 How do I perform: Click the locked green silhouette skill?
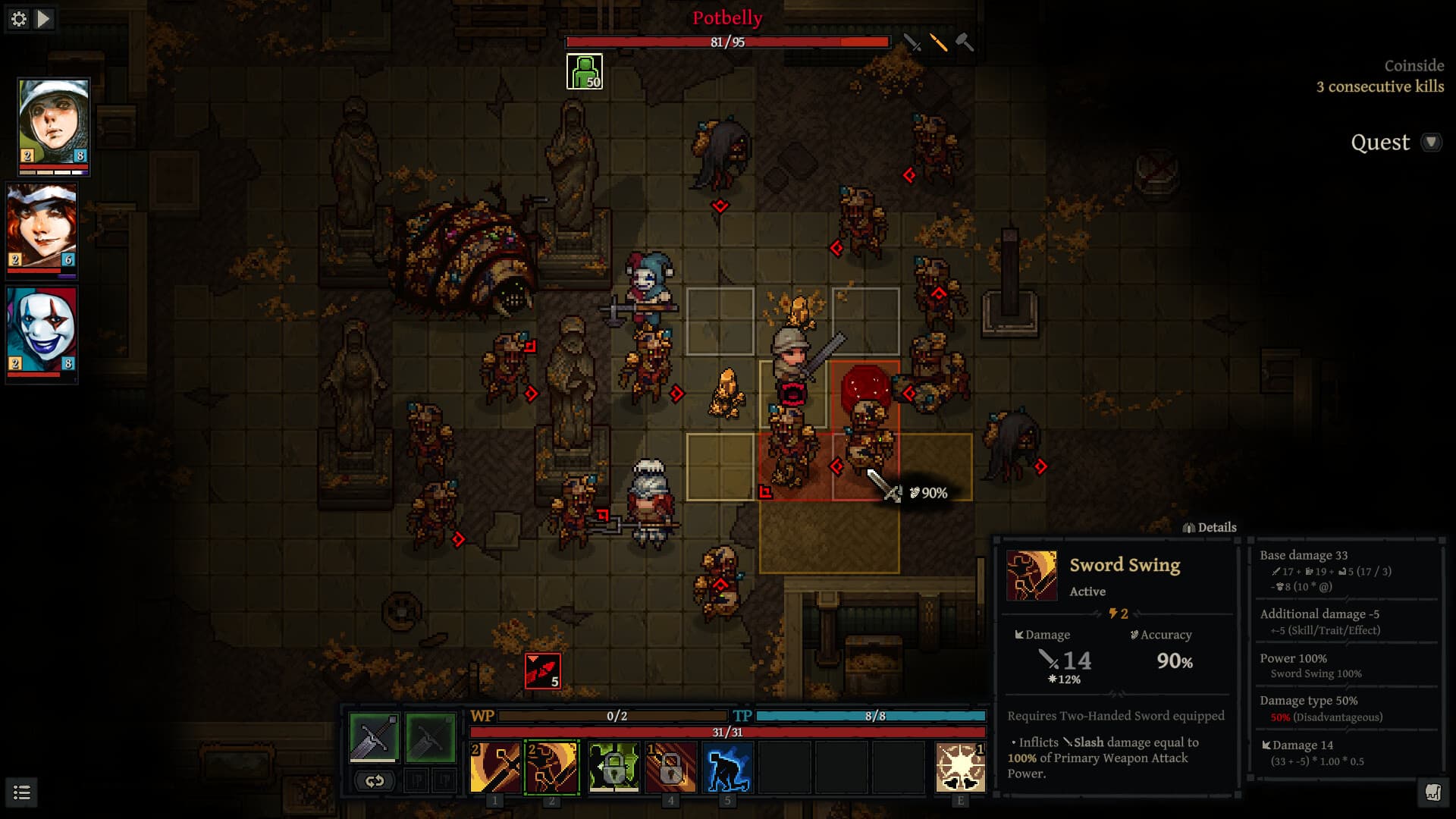tap(613, 767)
